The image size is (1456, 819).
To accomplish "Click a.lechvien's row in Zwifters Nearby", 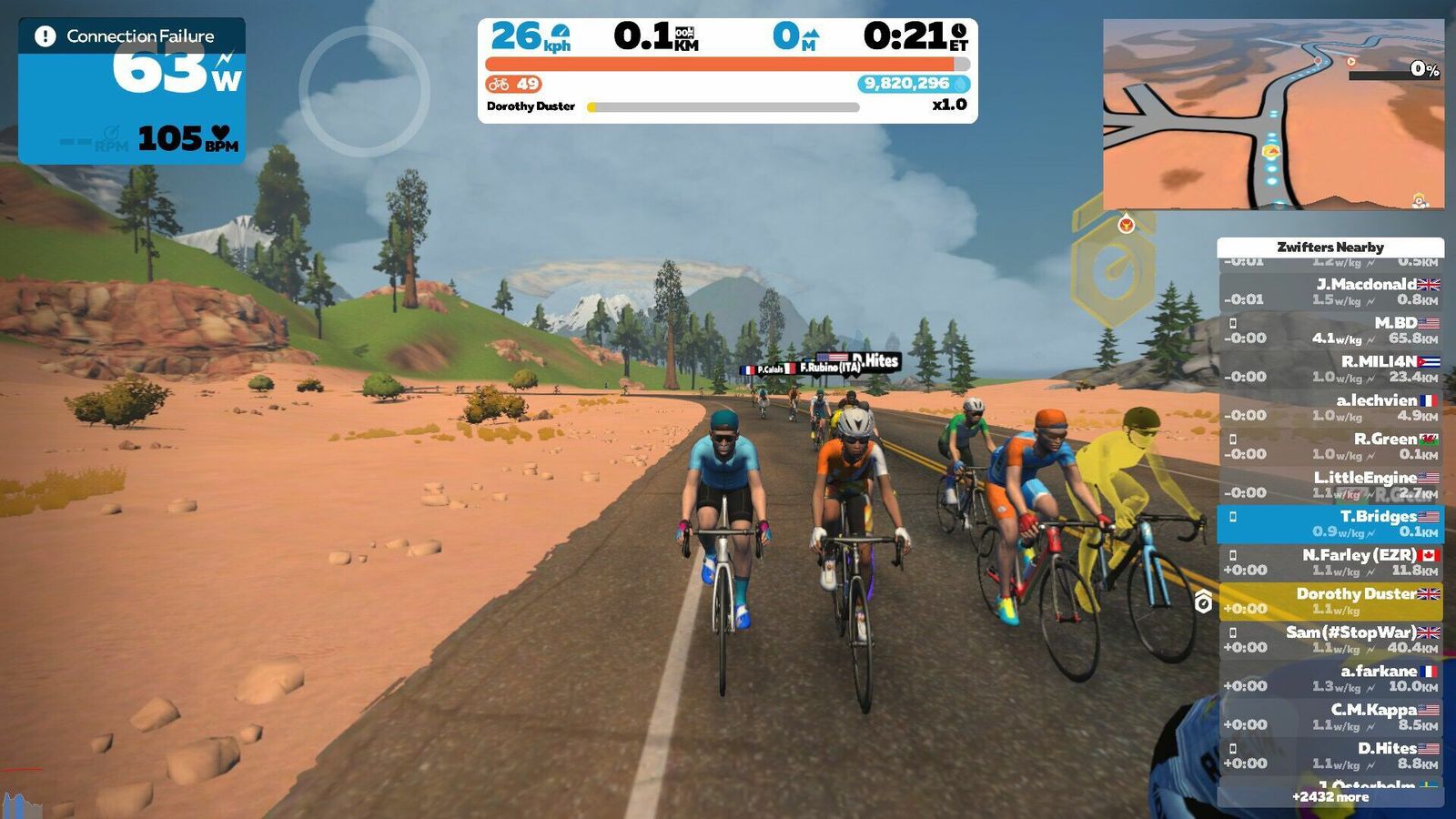I will point(1330,408).
